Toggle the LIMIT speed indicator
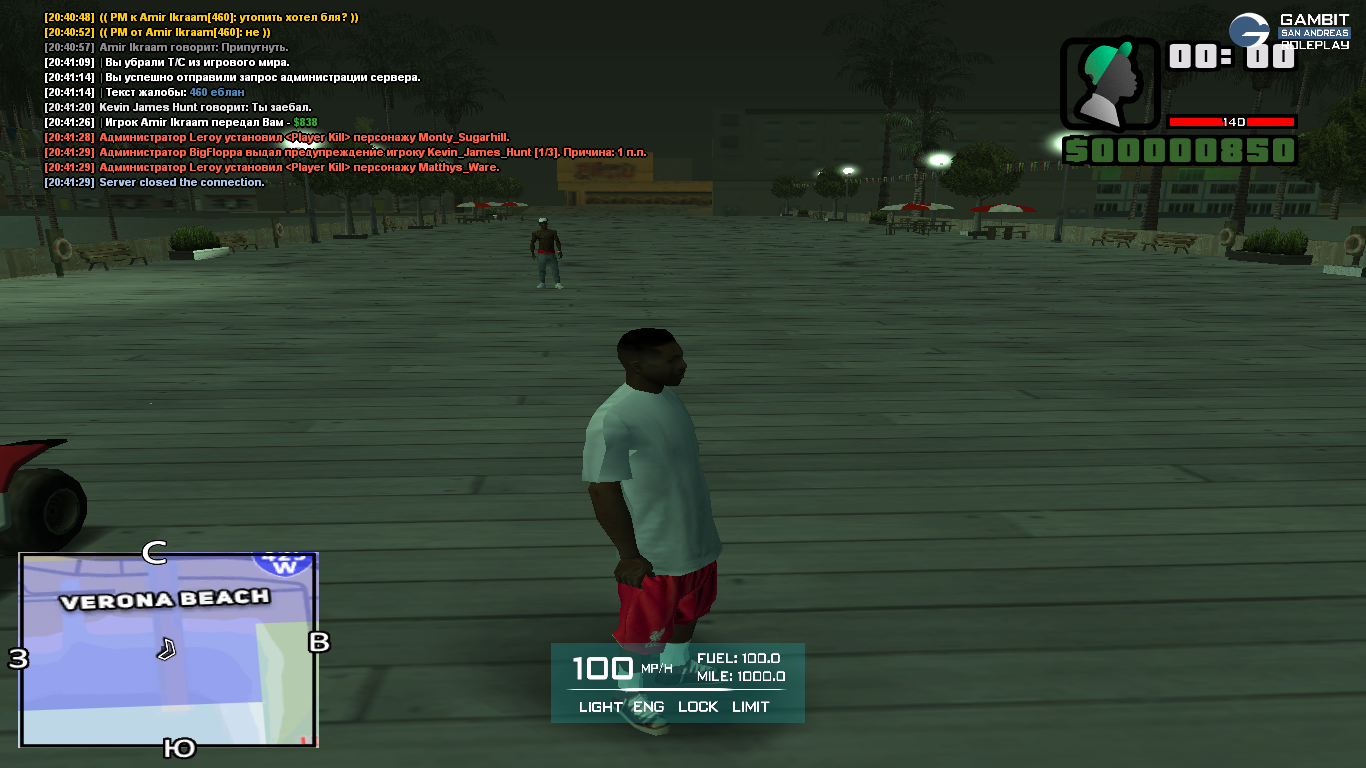 [751, 707]
